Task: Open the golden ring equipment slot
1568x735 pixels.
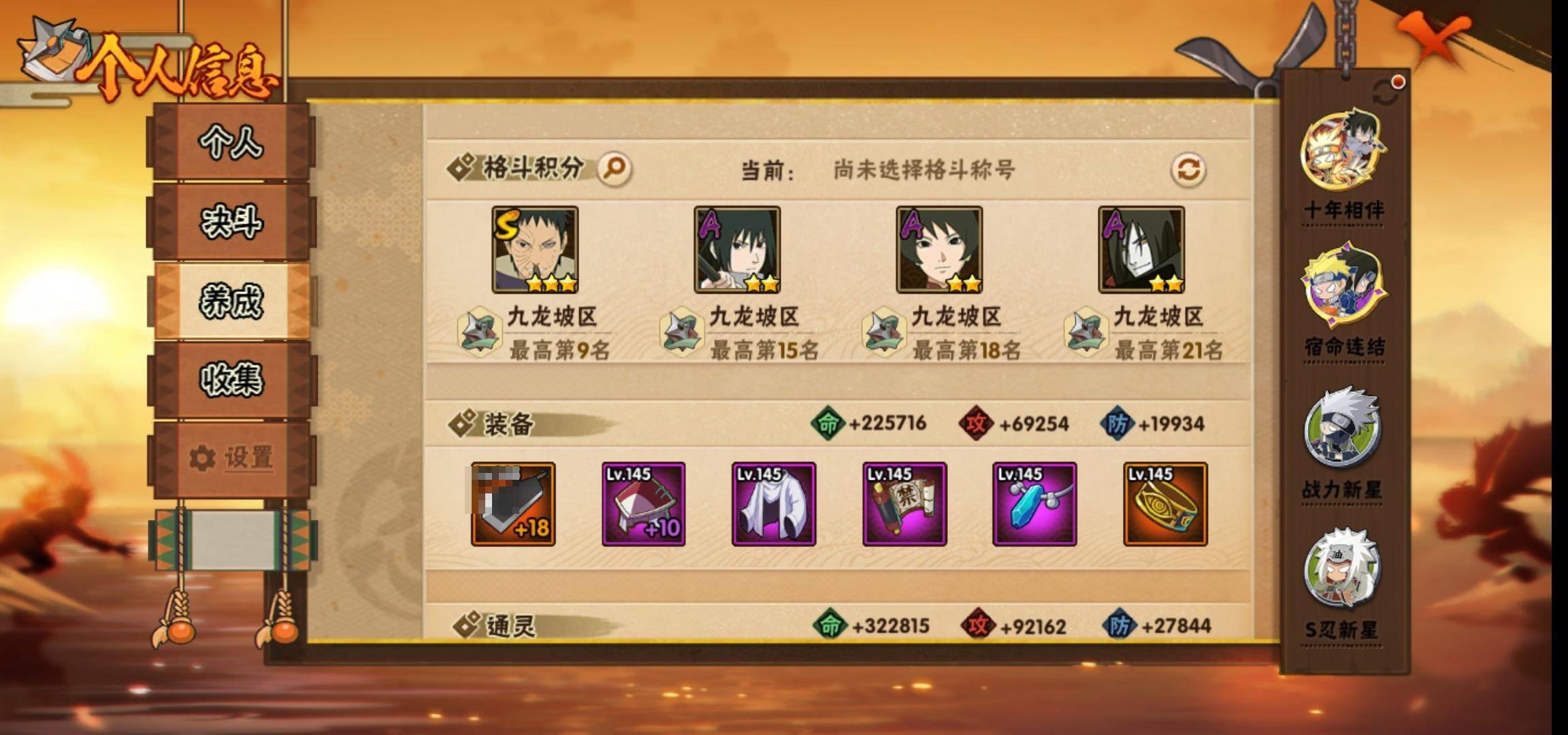Action: 1165,504
